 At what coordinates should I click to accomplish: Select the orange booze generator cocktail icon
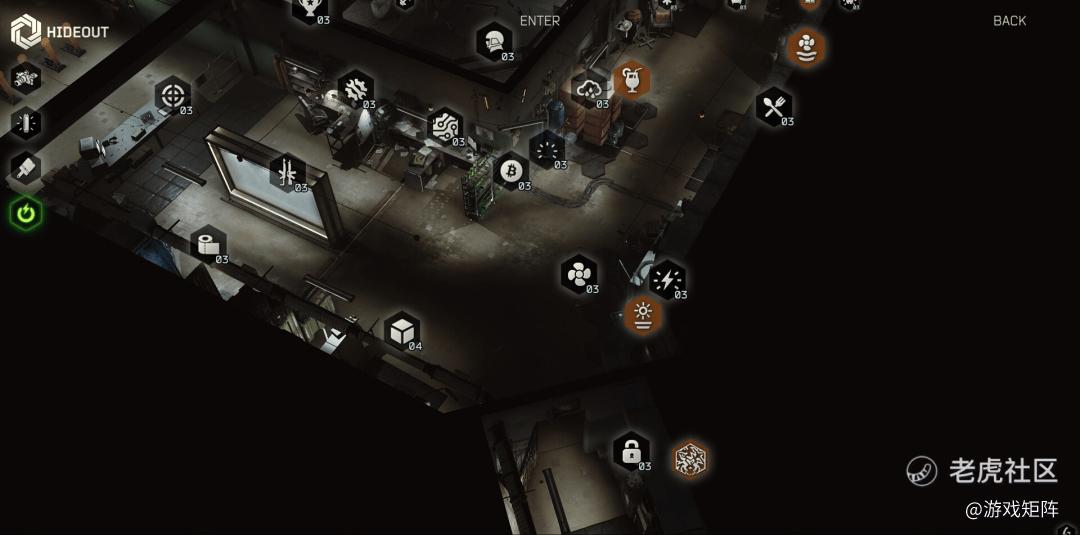tap(632, 79)
